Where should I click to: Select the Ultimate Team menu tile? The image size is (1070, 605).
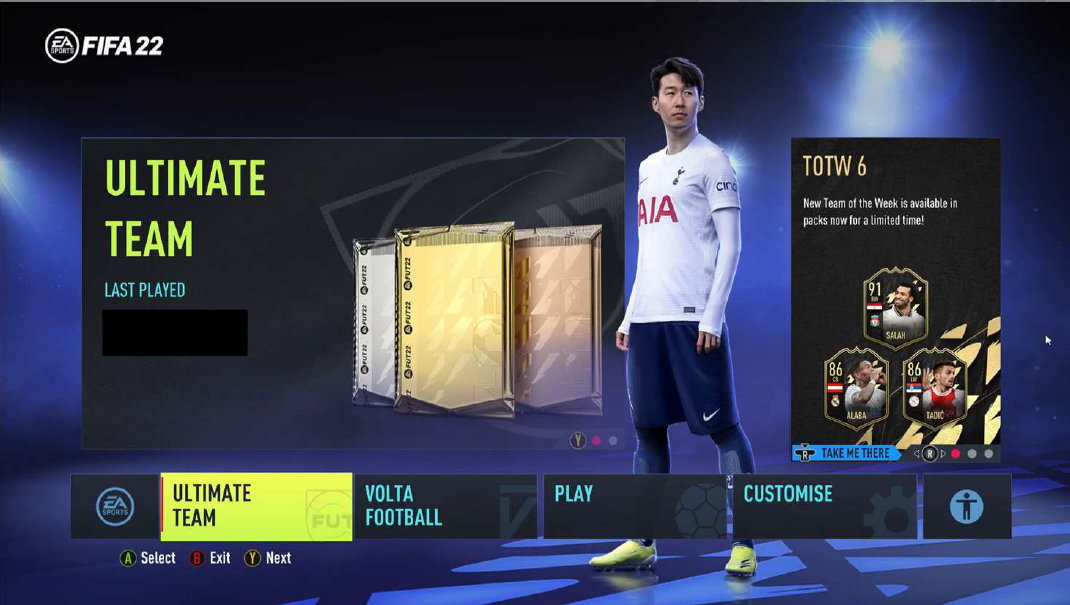click(256, 506)
